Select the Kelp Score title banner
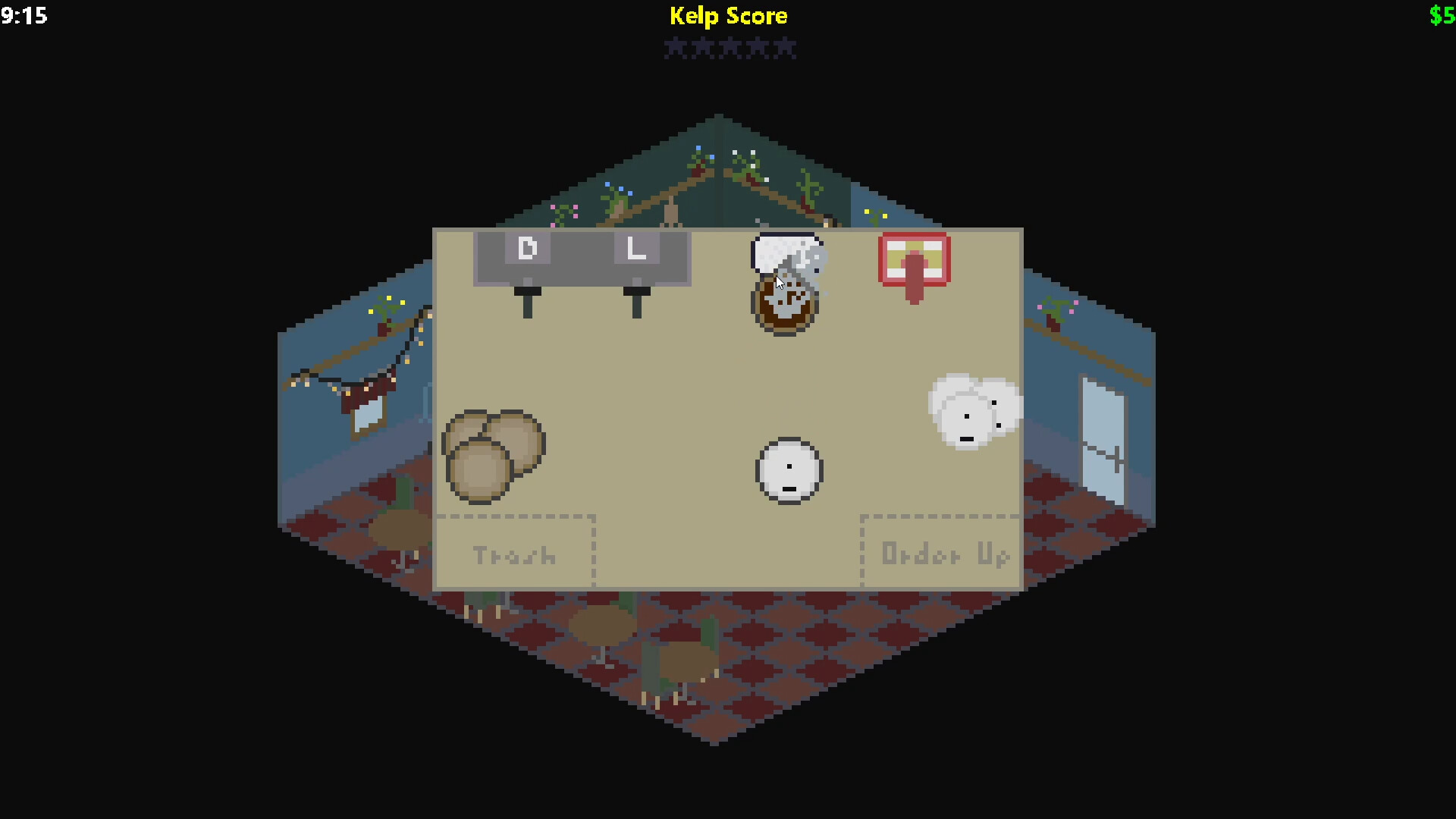The image size is (1456, 819). [728, 16]
